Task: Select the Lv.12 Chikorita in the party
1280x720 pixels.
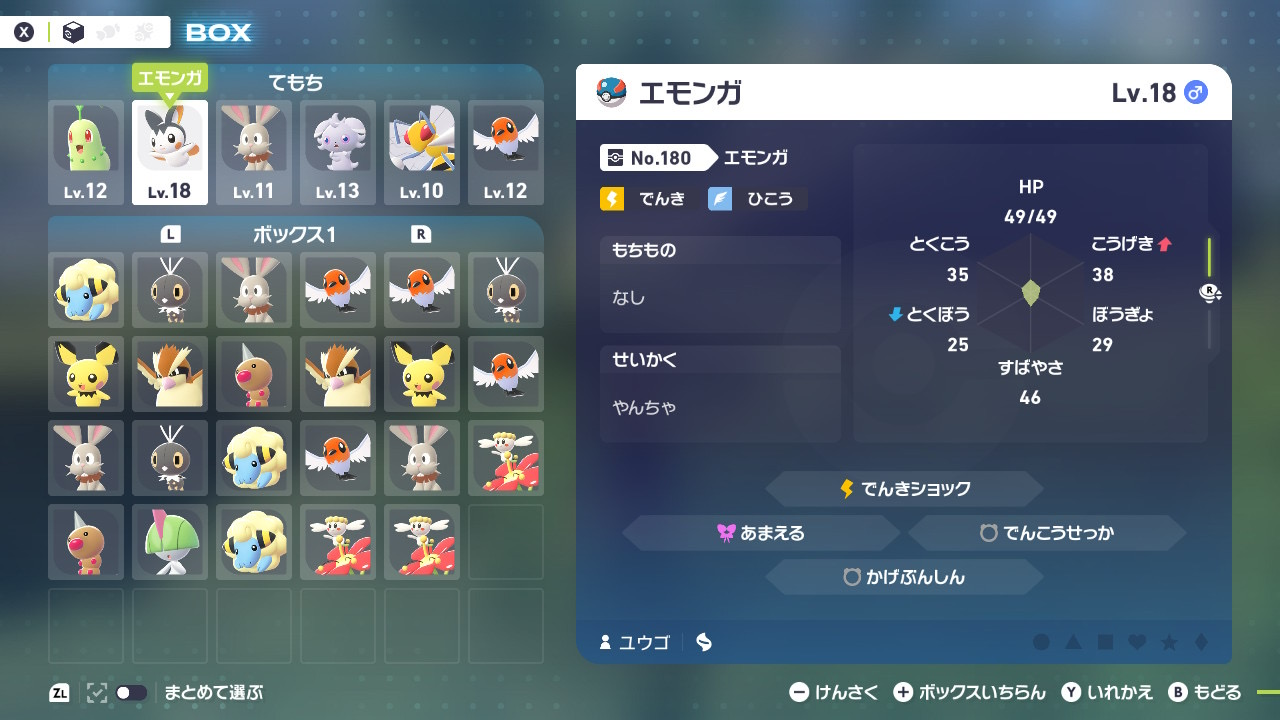Action: pos(85,150)
